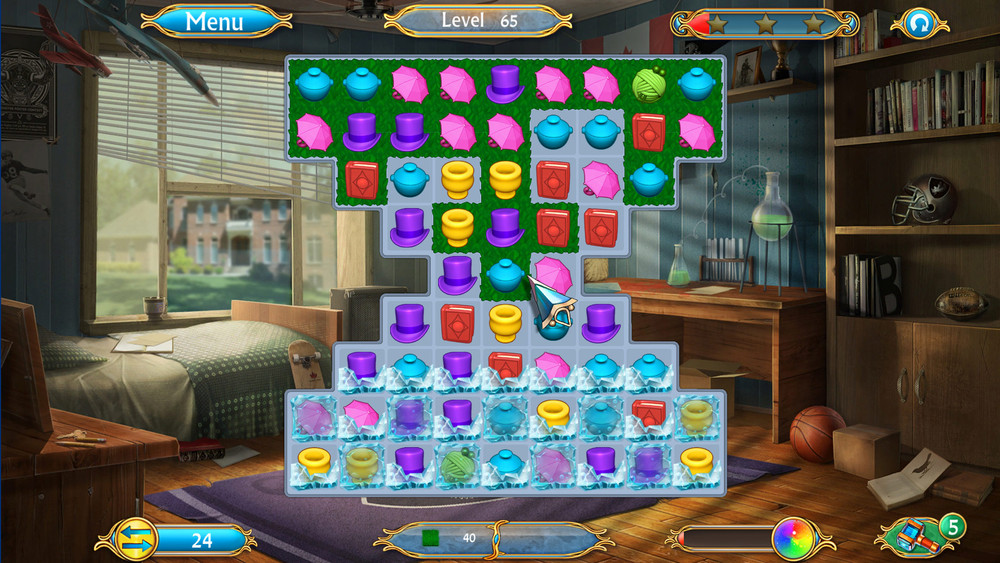
Task: Select the frozen green yarn ball tile
Action: point(457,464)
